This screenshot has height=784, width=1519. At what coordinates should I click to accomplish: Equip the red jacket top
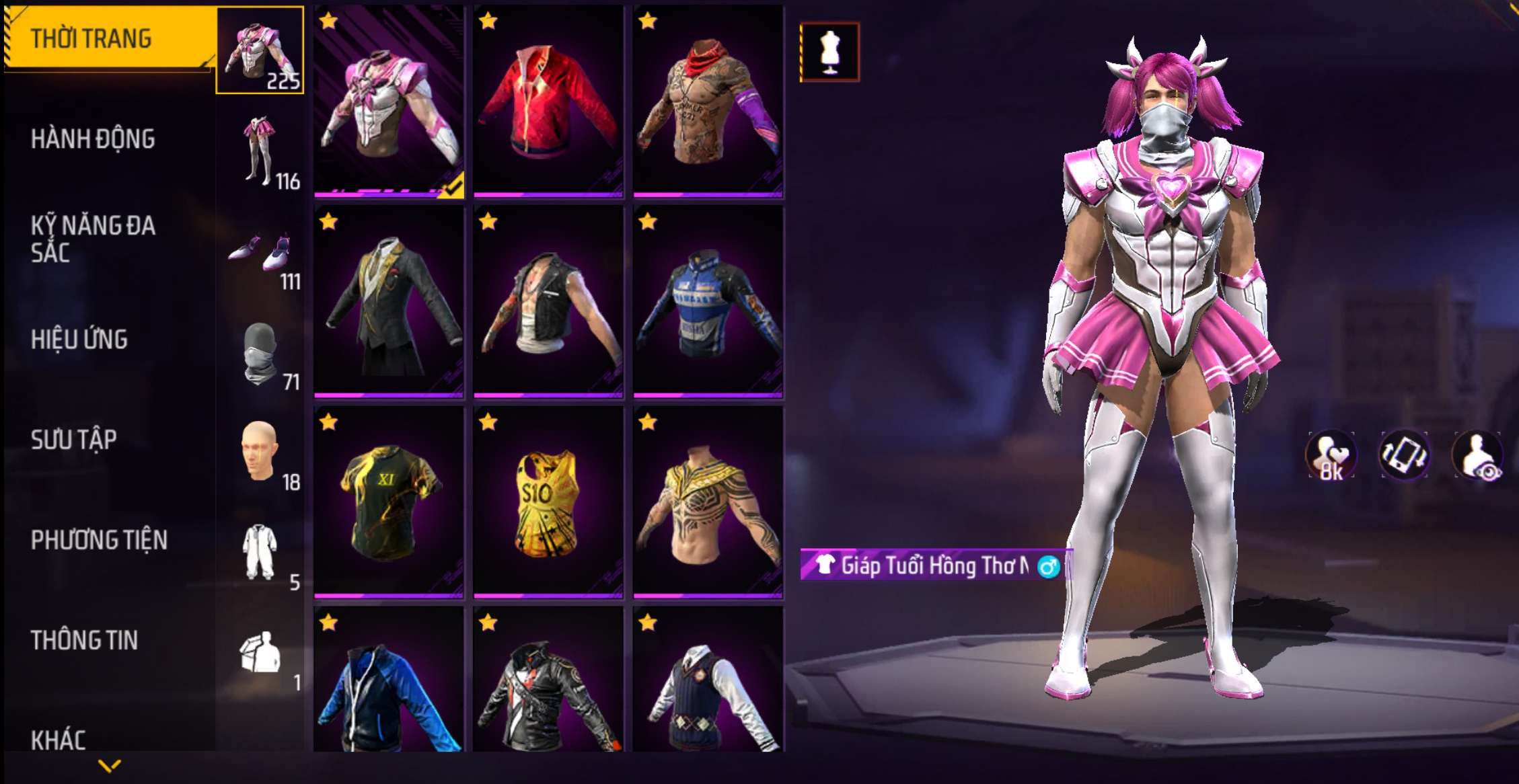pos(548,102)
